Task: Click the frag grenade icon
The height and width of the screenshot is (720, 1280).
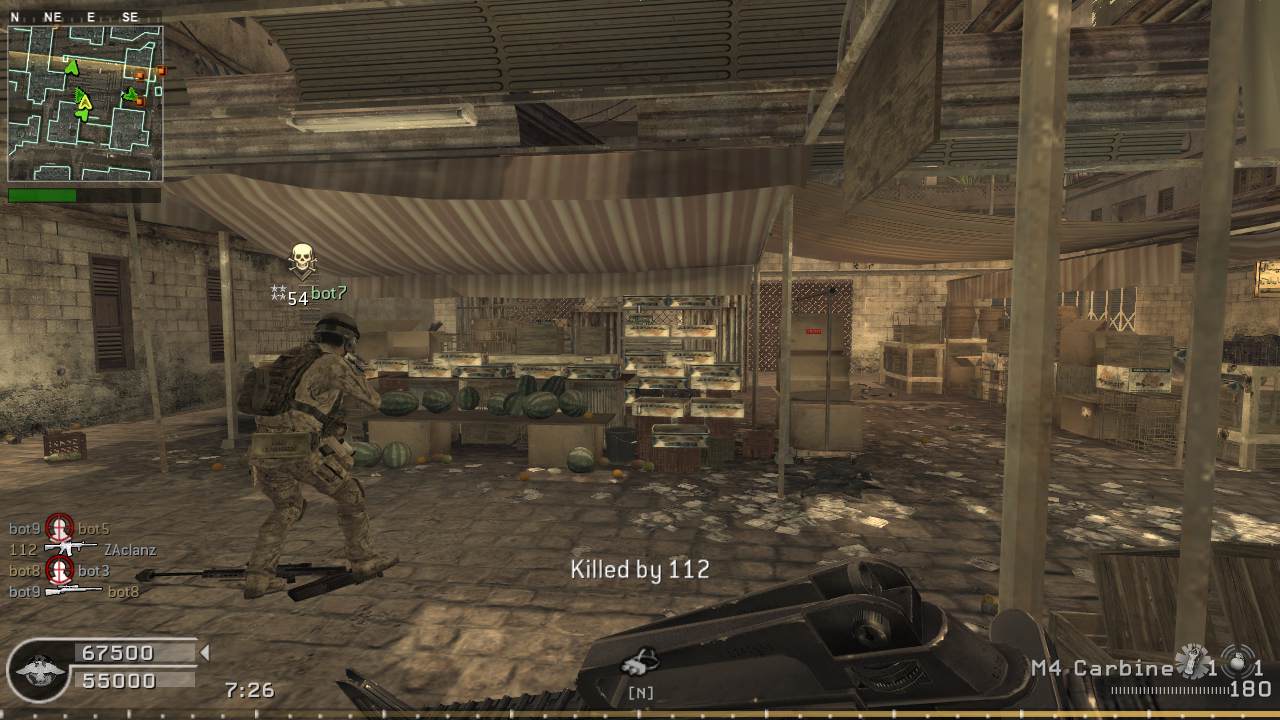Action: click(1191, 661)
